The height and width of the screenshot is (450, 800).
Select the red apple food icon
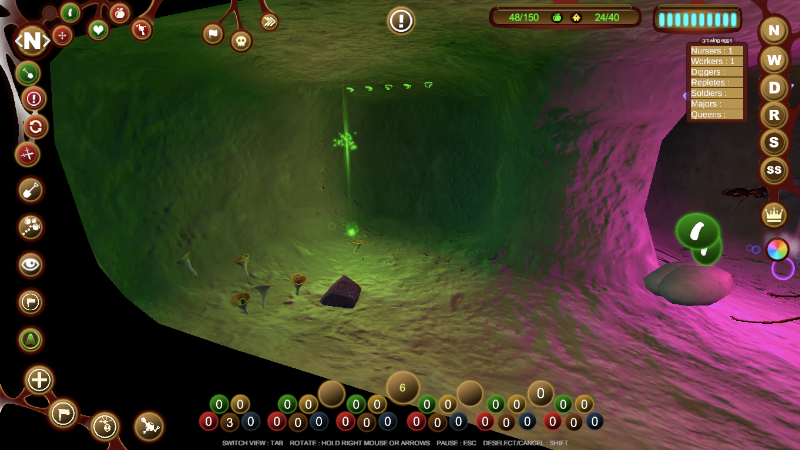[x=120, y=13]
